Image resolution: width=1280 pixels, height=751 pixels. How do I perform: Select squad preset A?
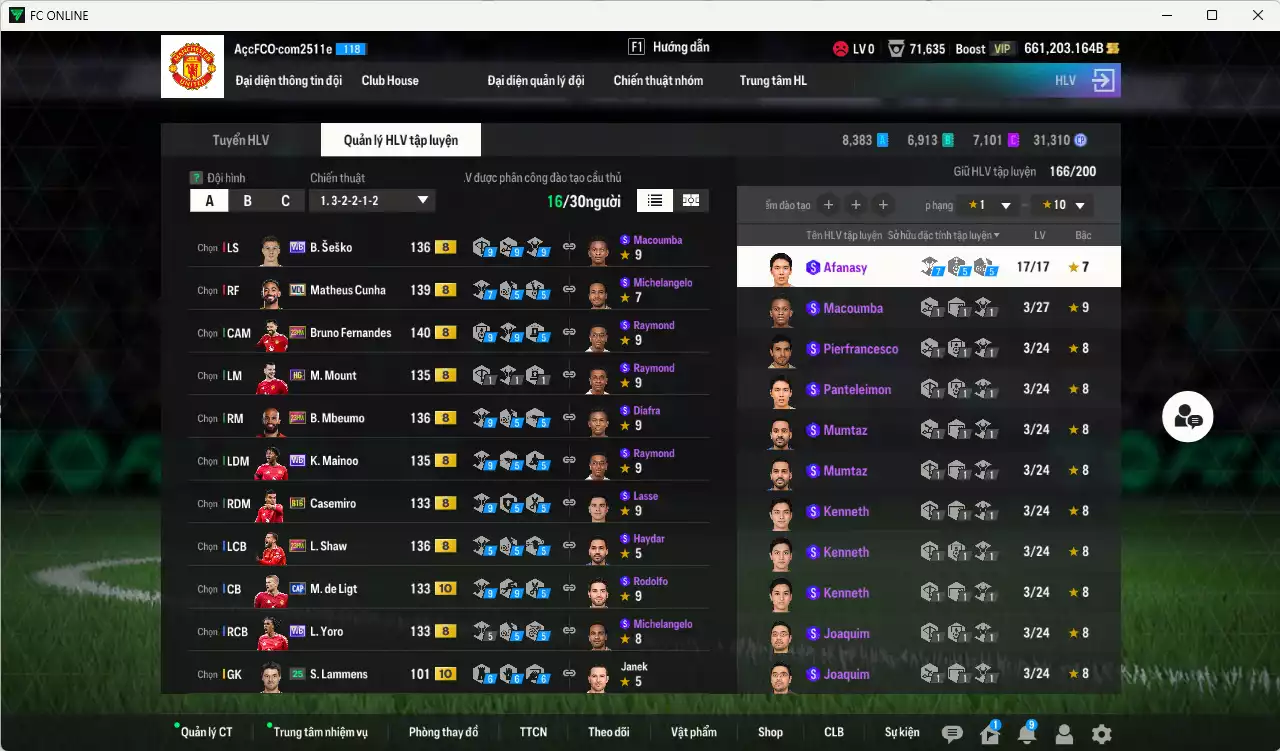click(209, 200)
